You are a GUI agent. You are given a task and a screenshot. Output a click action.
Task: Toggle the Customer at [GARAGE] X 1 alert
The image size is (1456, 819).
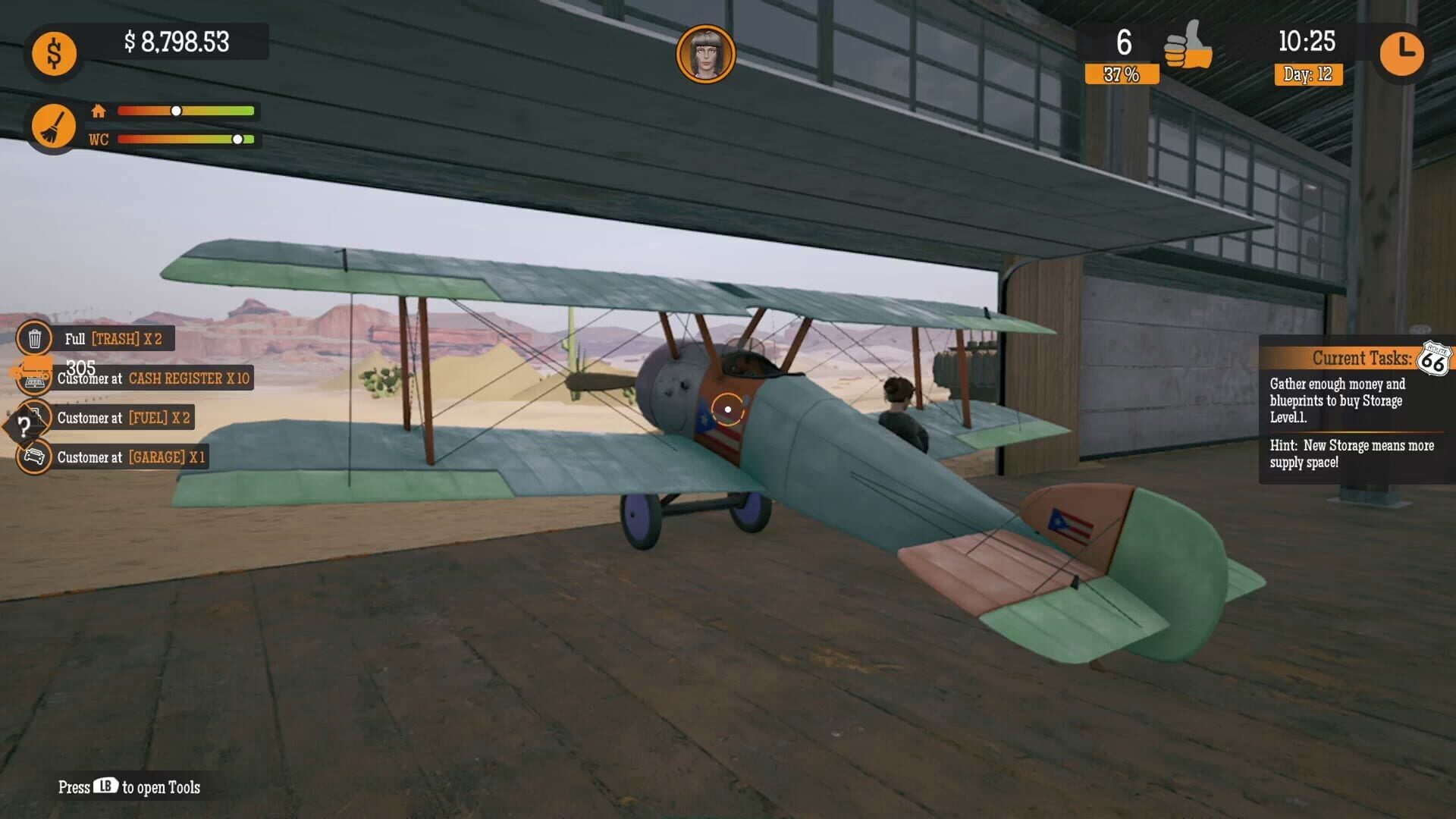tap(130, 457)
